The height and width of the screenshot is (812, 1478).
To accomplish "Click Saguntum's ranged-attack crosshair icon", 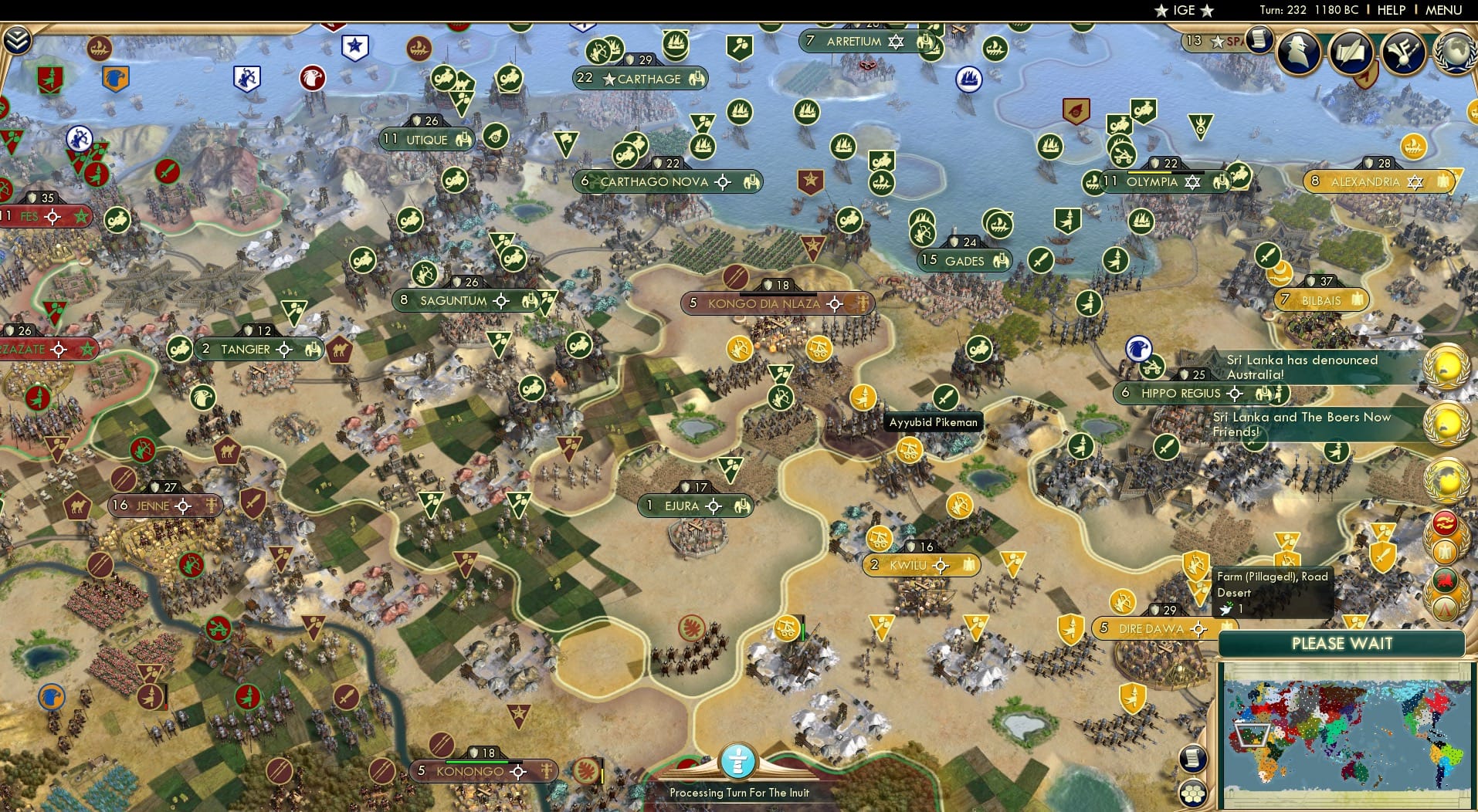I will (500, 300).
